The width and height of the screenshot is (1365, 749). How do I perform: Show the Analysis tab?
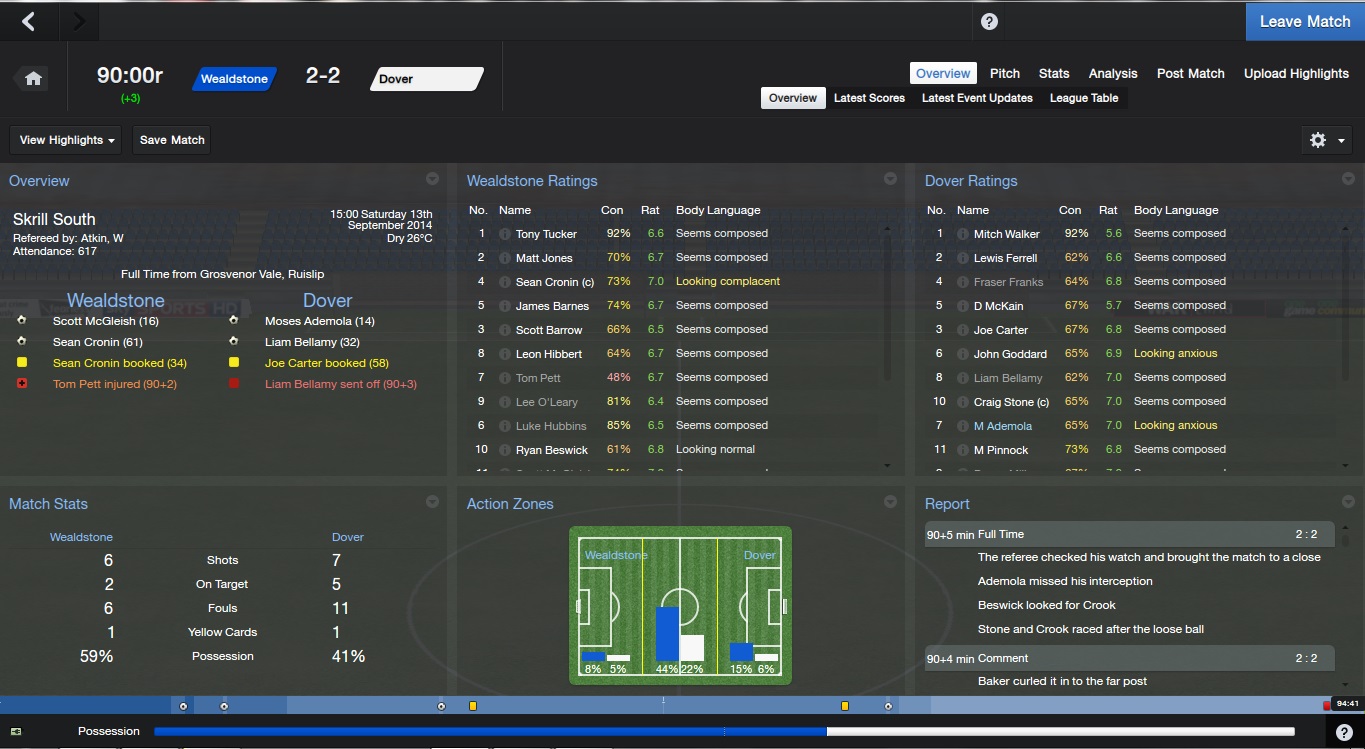pos(1113,73)
